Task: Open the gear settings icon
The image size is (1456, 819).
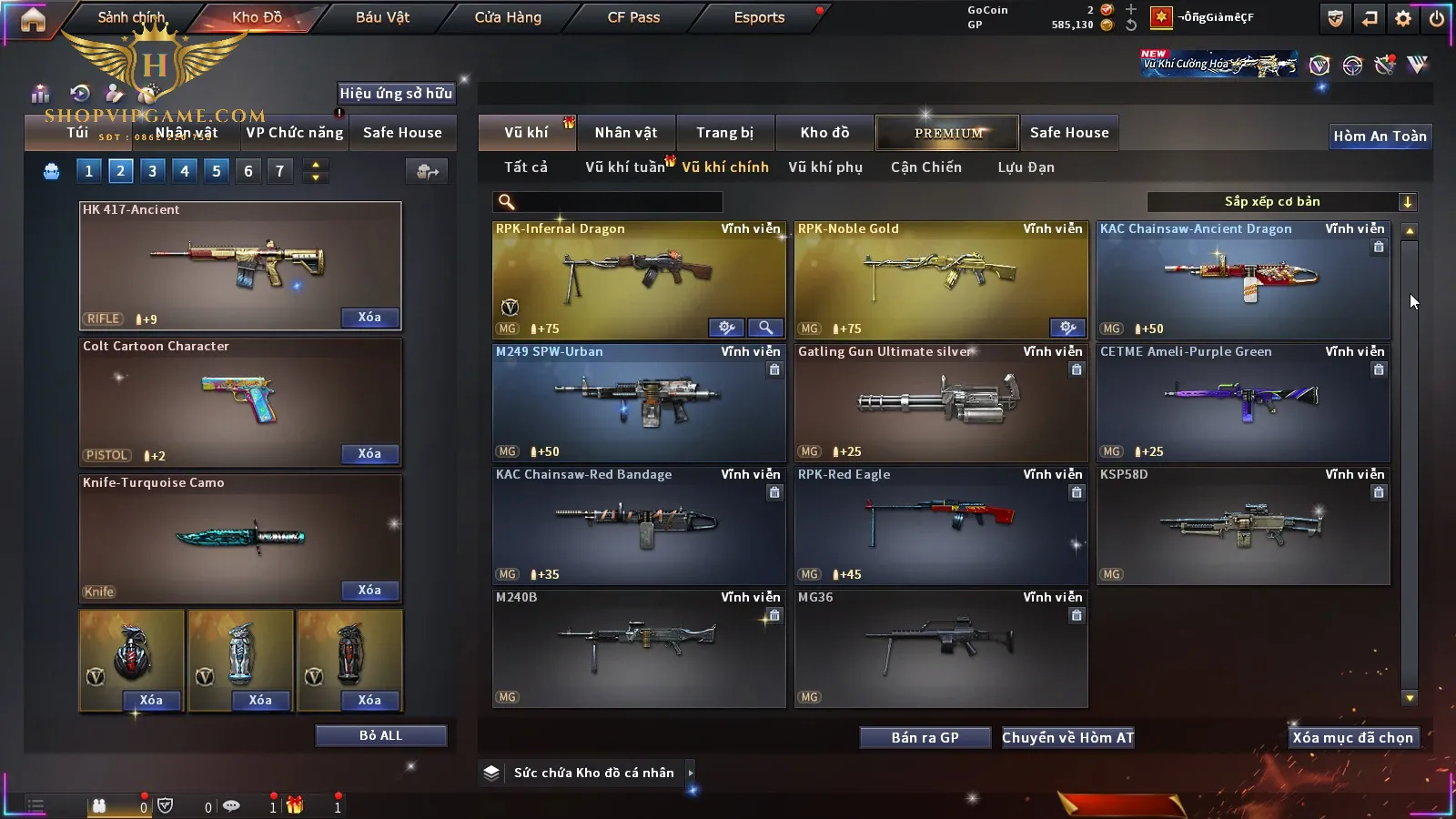Action: 1403,18
